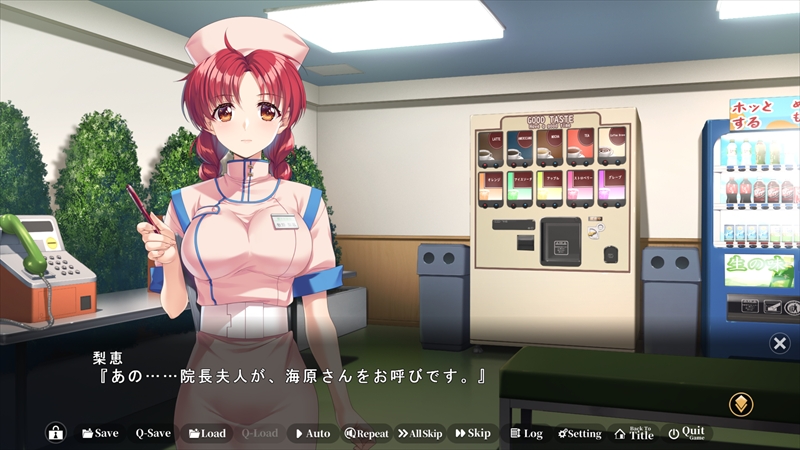Viewport: 800px width, 450px height.
Task: Start skipping text with Skip
Action: click(x=473, y=433)
